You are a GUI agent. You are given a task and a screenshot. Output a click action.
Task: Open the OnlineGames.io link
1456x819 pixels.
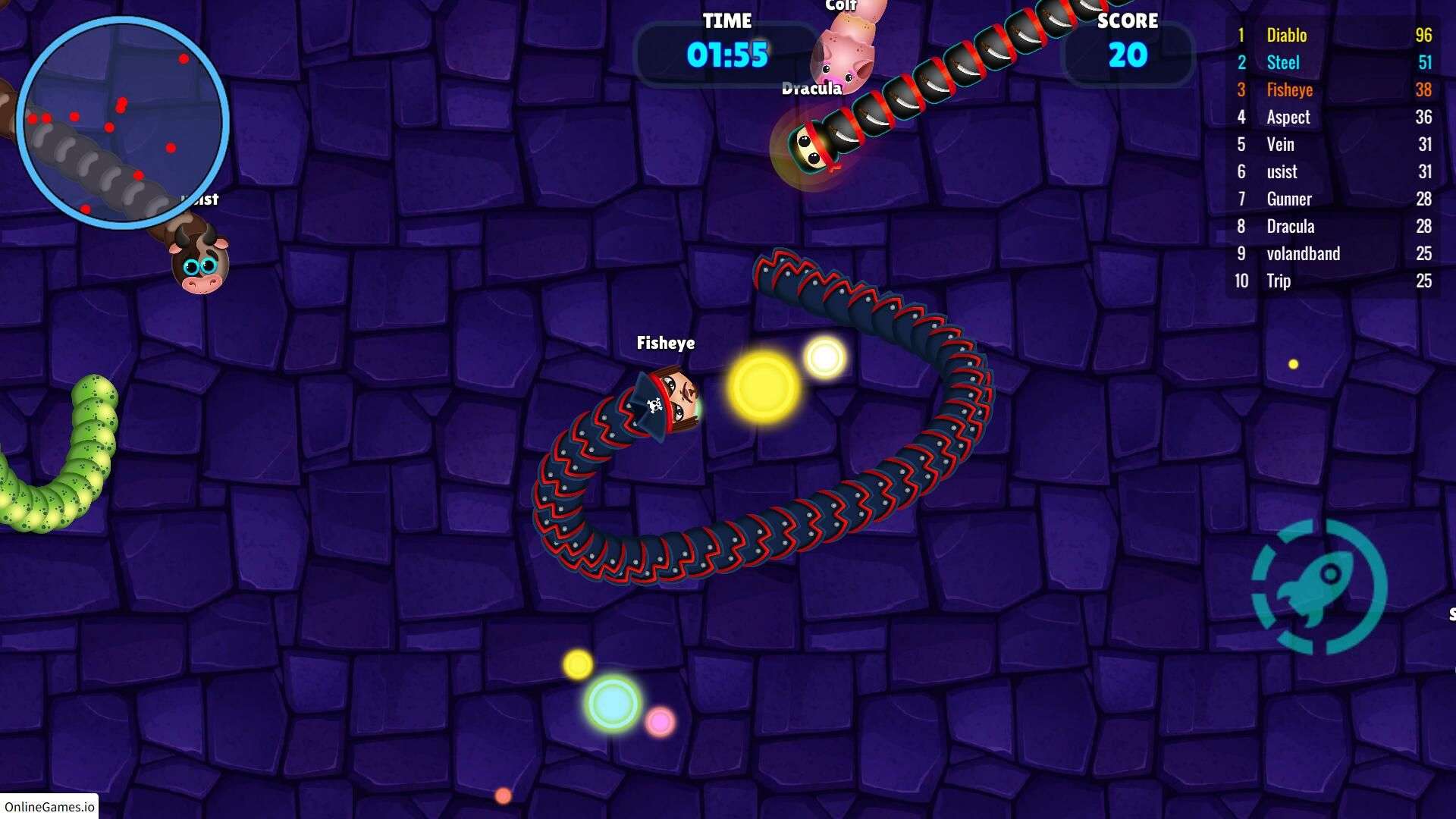(x=49, y=806)
